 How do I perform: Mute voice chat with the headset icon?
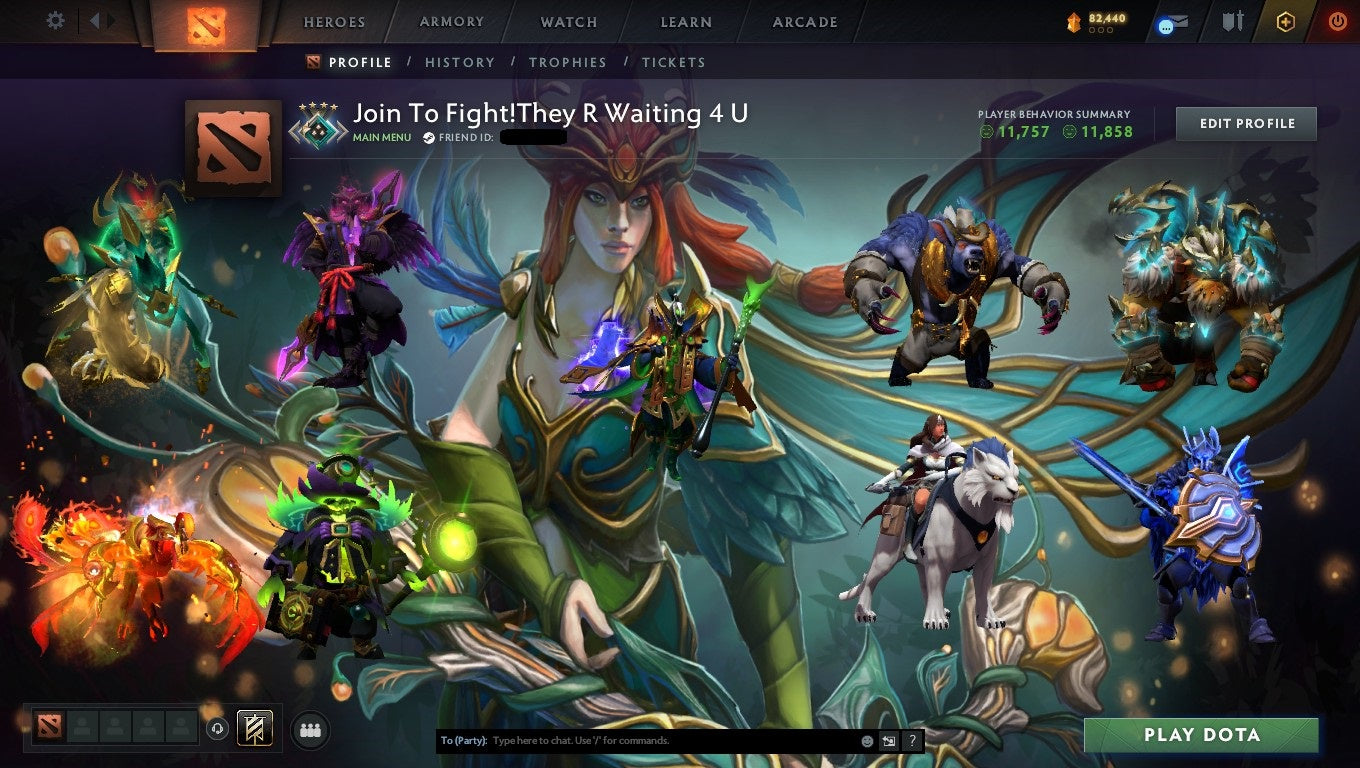[218, 730]
